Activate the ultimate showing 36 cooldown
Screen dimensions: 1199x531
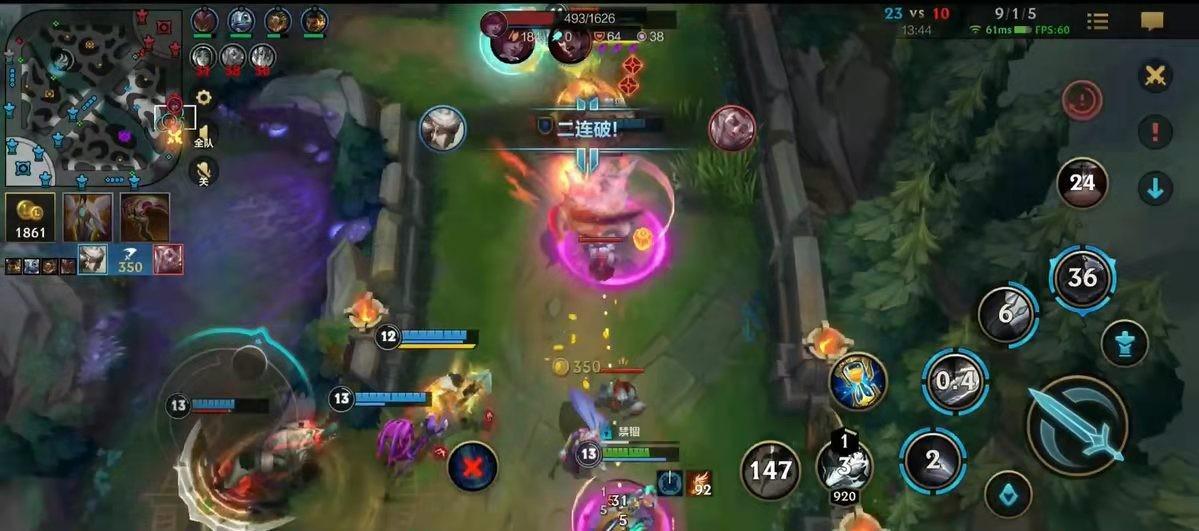point(1082,276)
